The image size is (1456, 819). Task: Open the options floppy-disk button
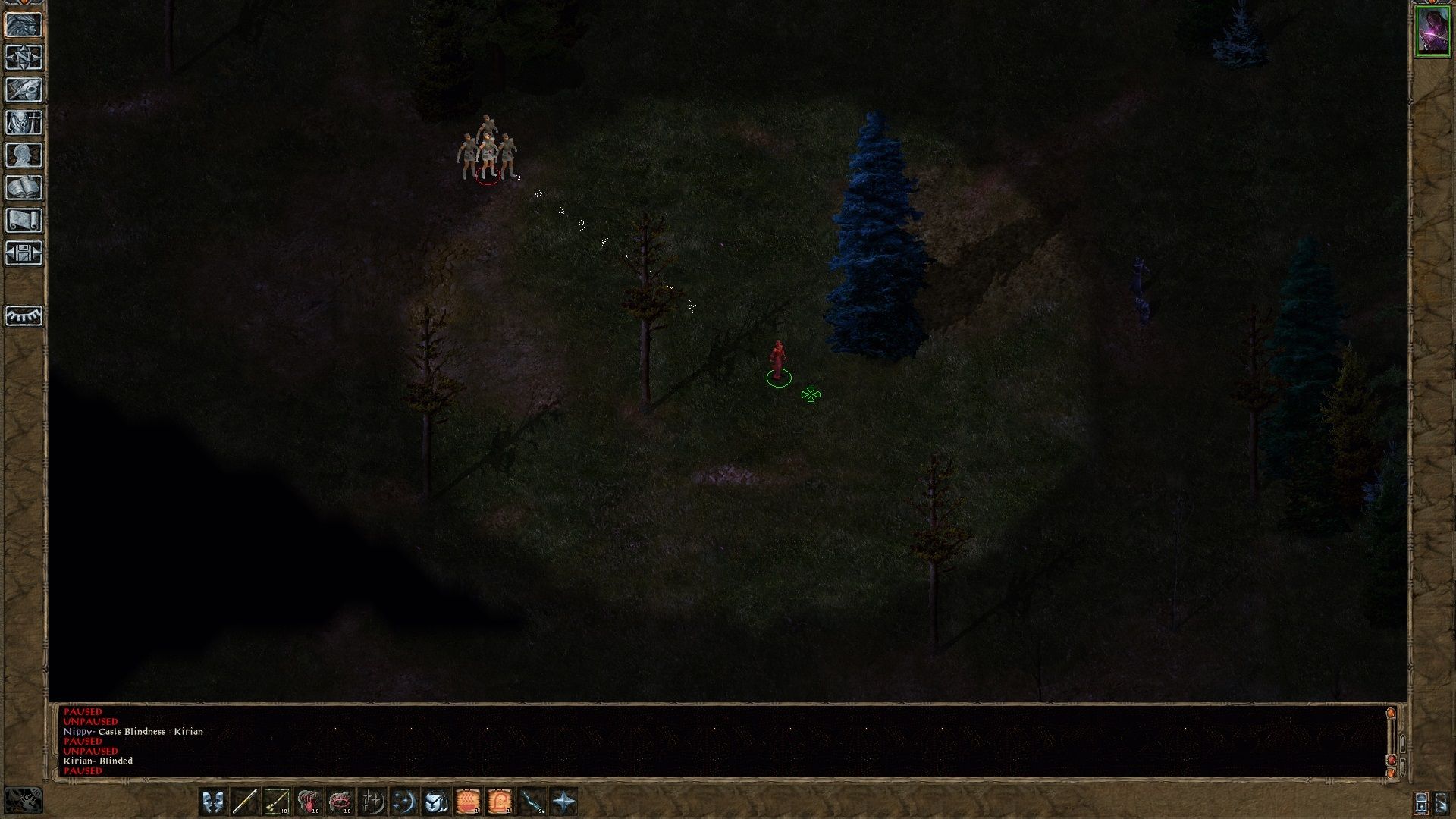[x=24, y=253]
